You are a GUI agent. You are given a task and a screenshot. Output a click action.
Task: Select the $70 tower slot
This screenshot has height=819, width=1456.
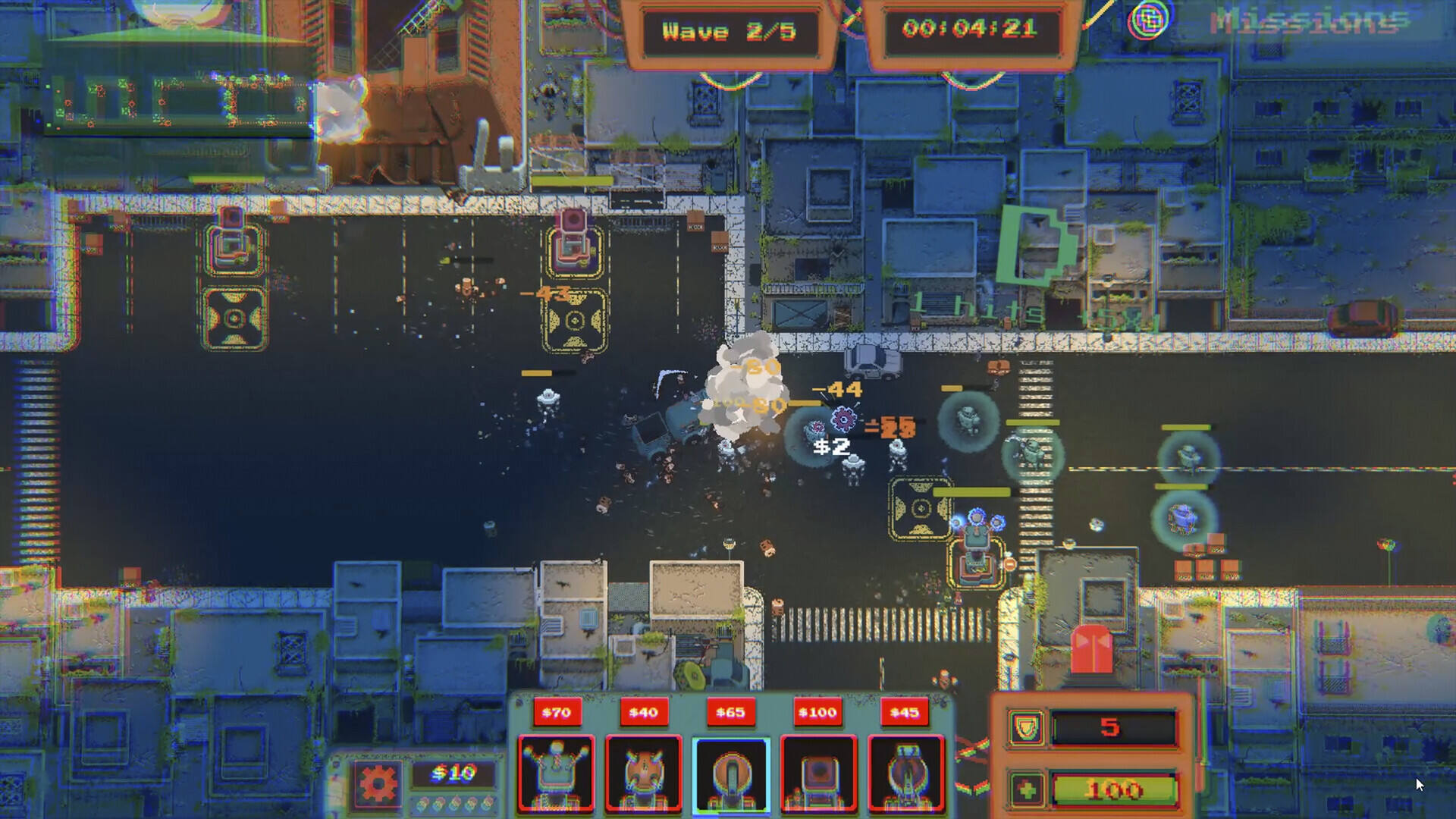tap(556, 773)
